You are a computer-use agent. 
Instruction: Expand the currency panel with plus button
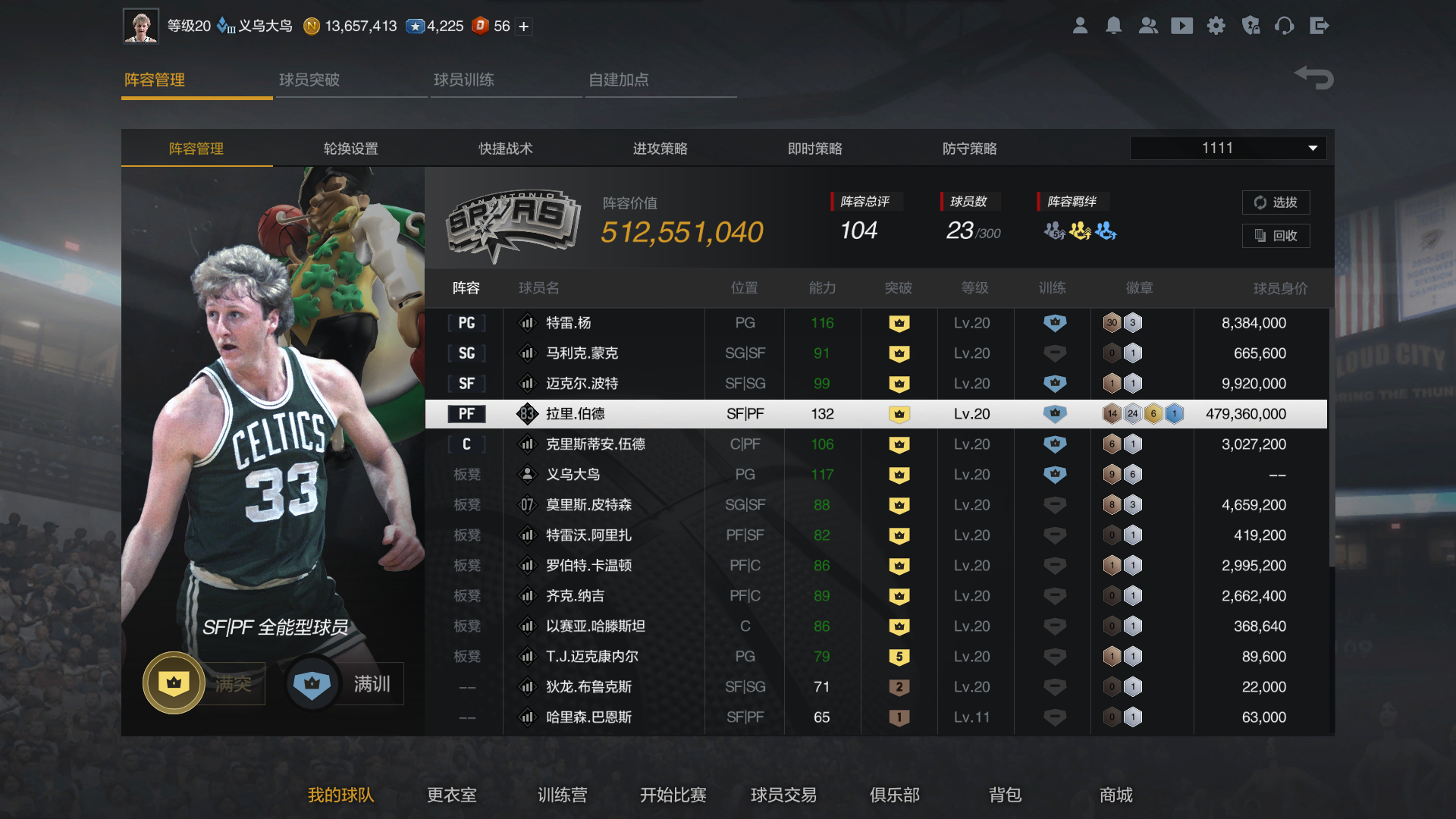tap(522, 25)
